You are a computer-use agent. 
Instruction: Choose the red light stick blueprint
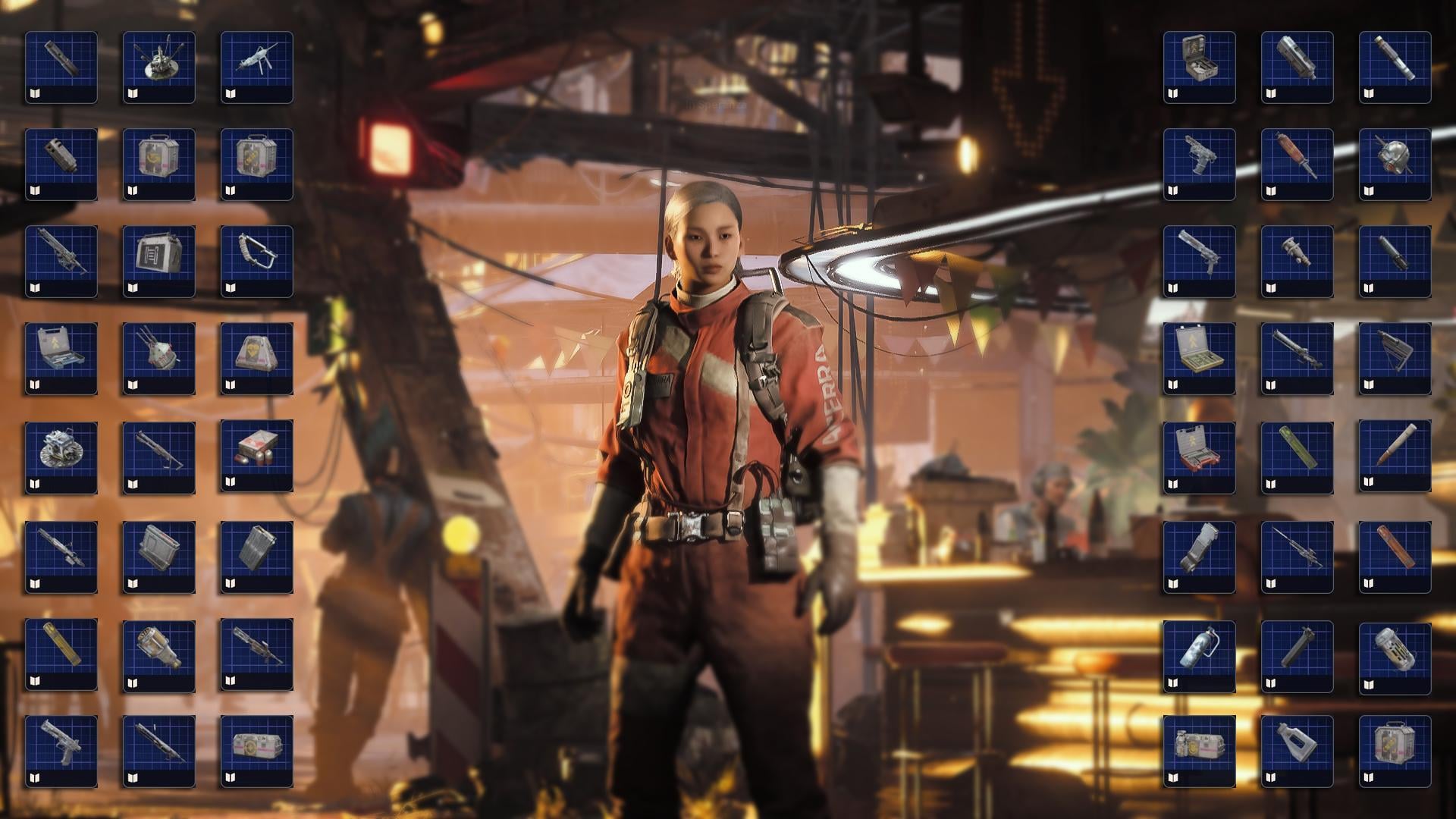point(1395,557)
